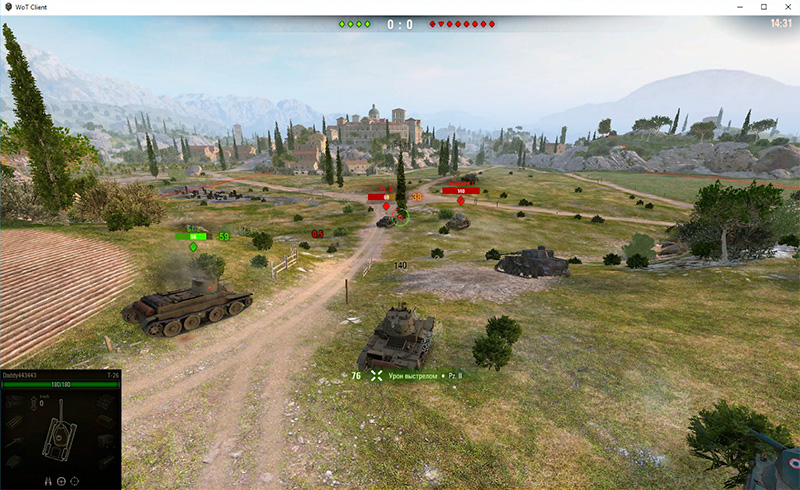800x490 pixels.
Task: Select the tank silhouette in the damage panel
Action: click(61, 433)
